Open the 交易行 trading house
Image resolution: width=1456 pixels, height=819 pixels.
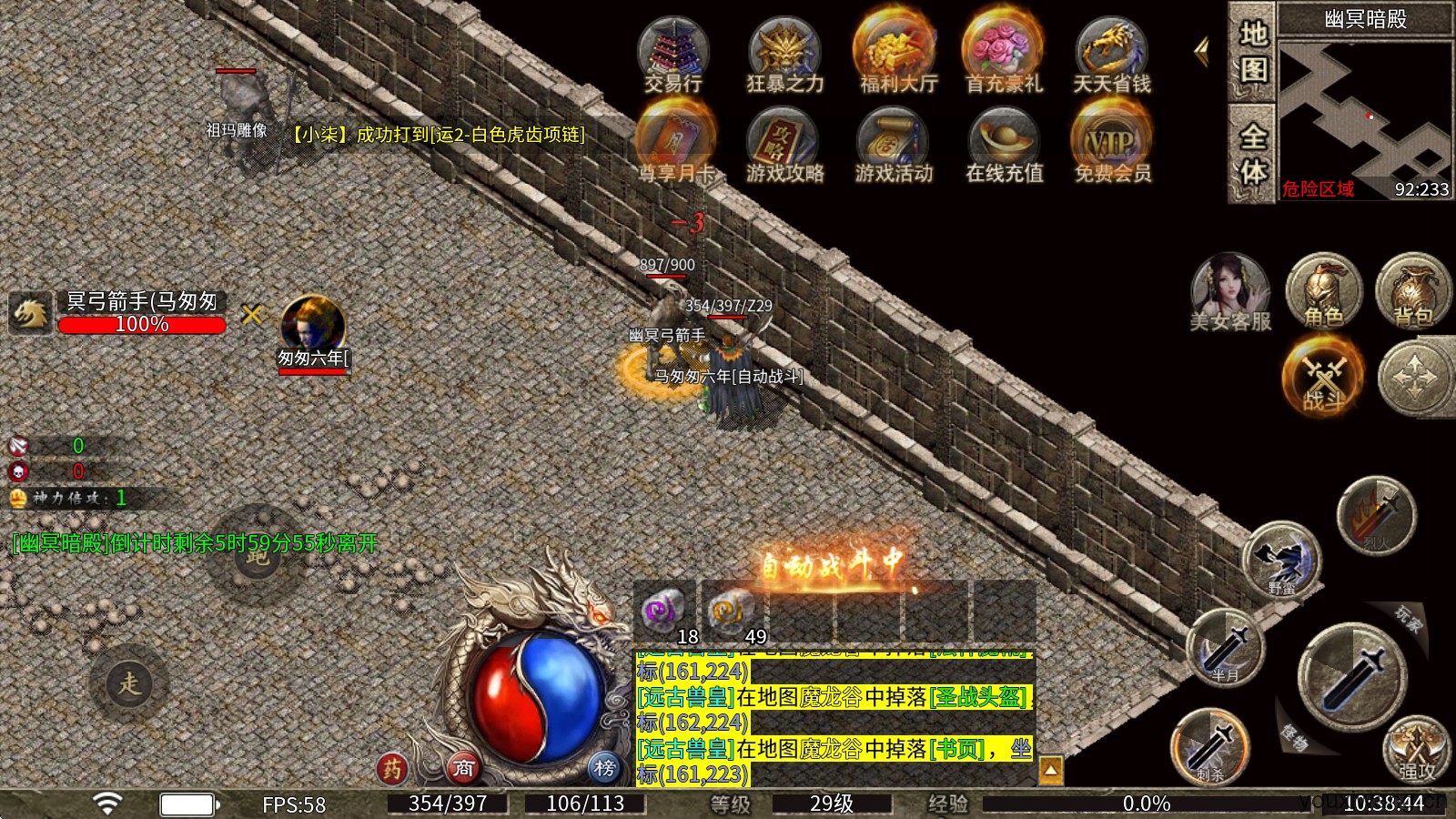point(673,55)
